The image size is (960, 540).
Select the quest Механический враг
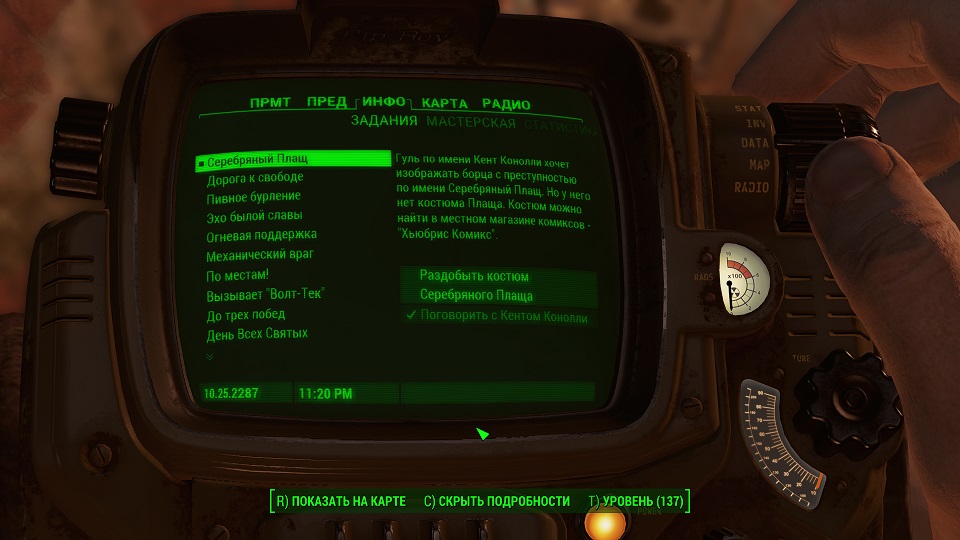(x=260, y=255)
